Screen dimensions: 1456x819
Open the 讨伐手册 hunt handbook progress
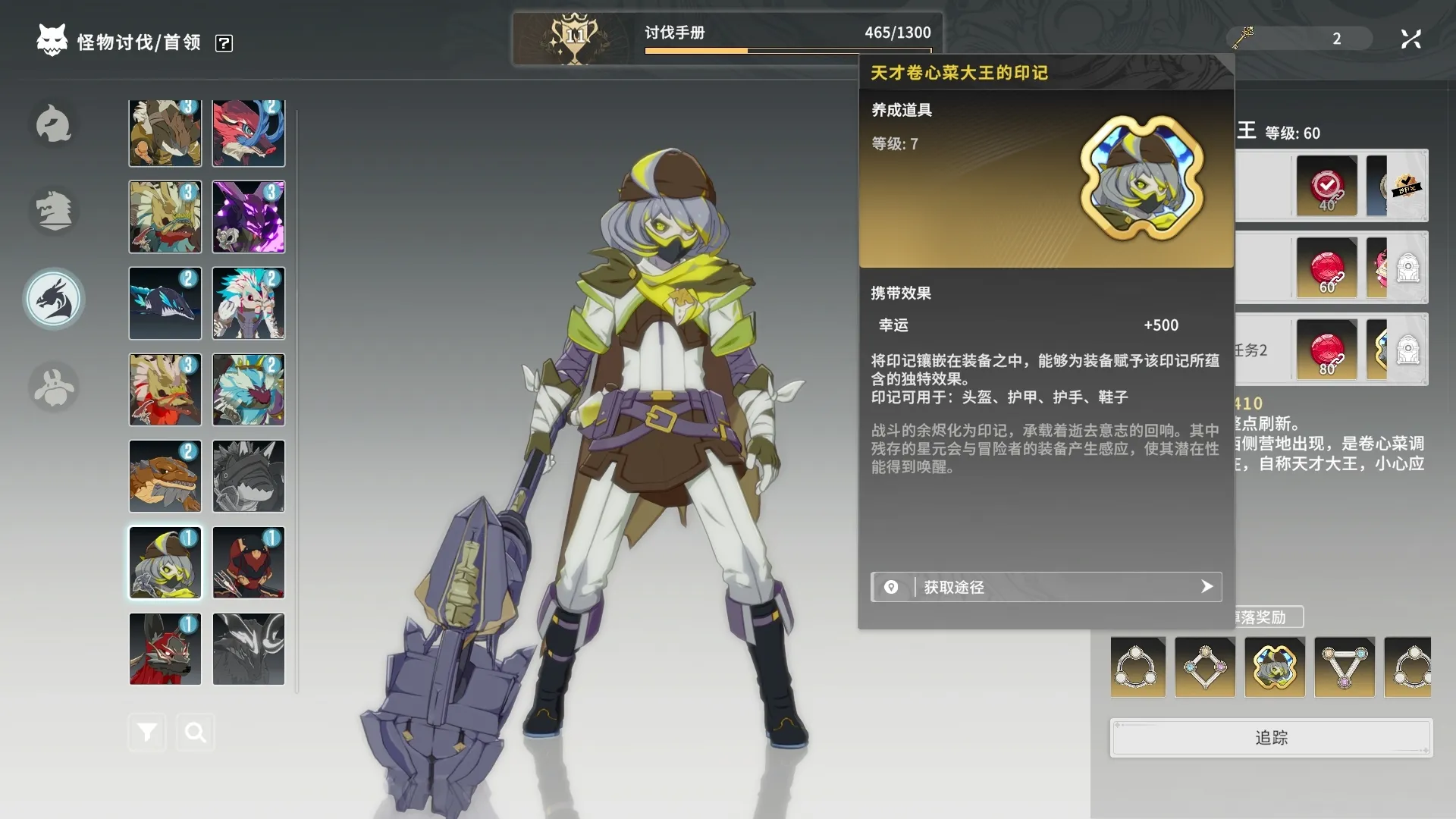[726, 38]
